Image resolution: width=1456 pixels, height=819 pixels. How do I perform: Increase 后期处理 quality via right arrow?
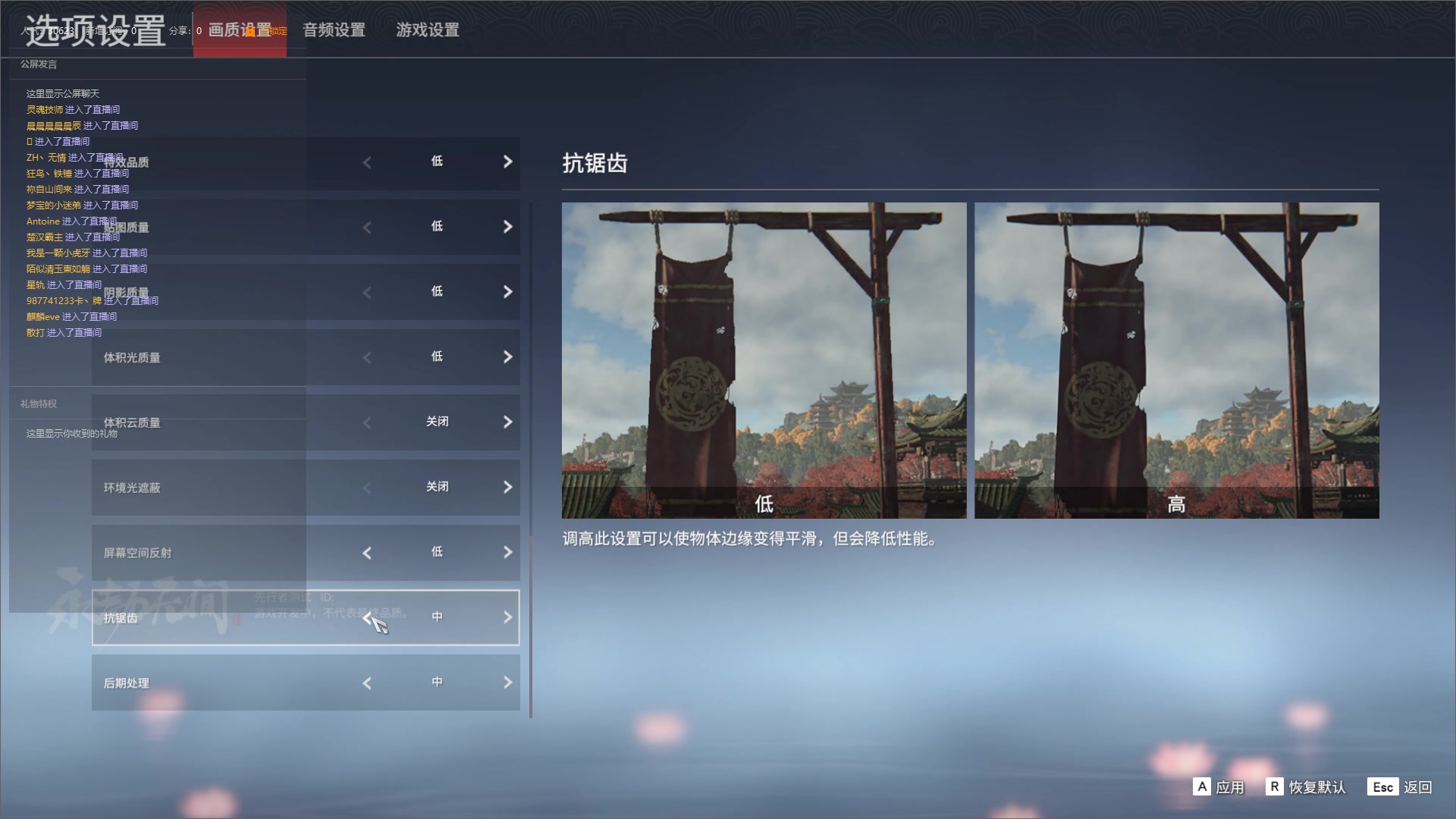508,682
